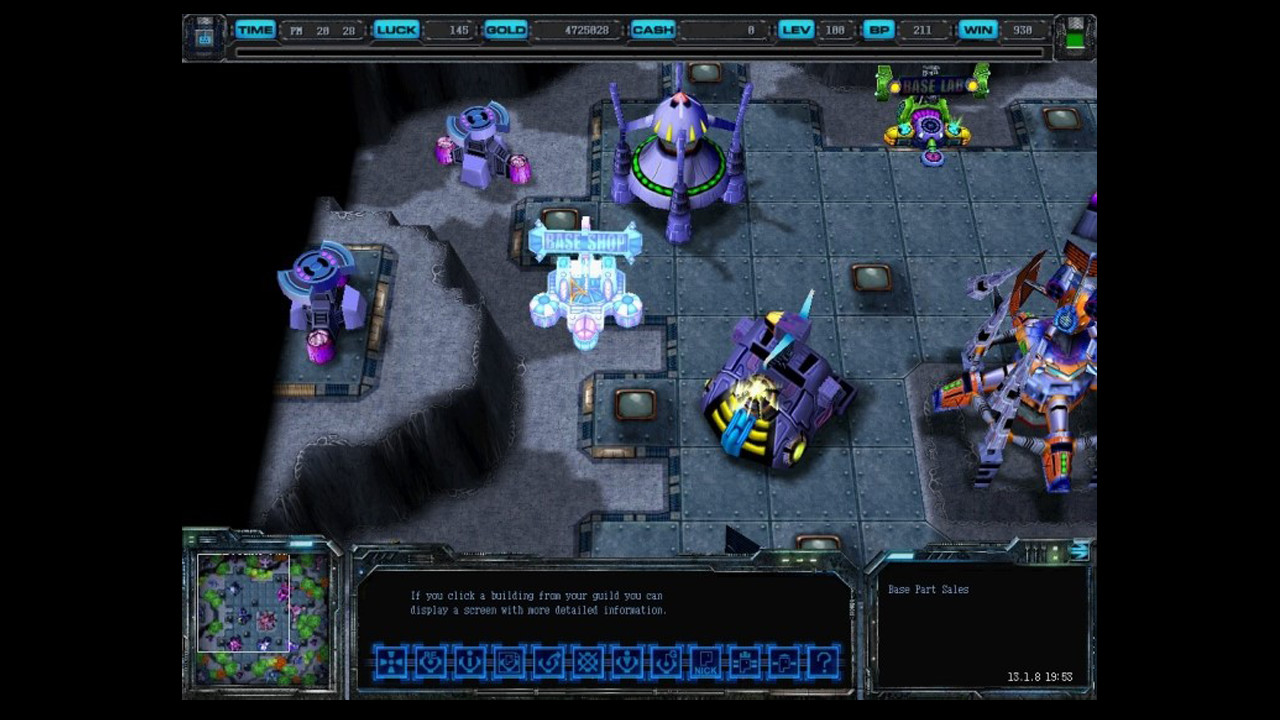Select the curved rotate arrow icon

pyautogui.click(x=547, y=662)
